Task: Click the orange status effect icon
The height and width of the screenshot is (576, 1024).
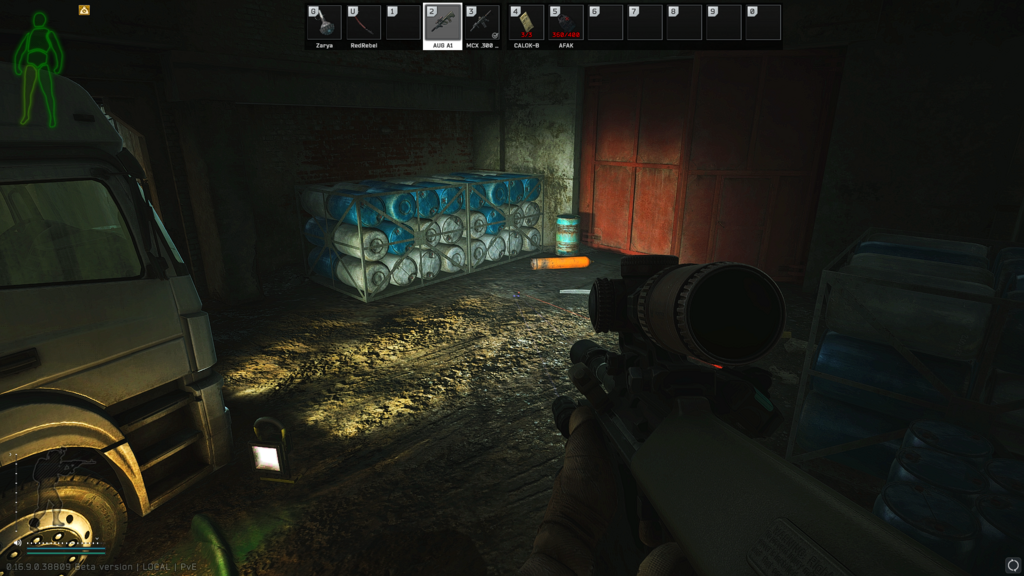Action: [x=84, y=10]
